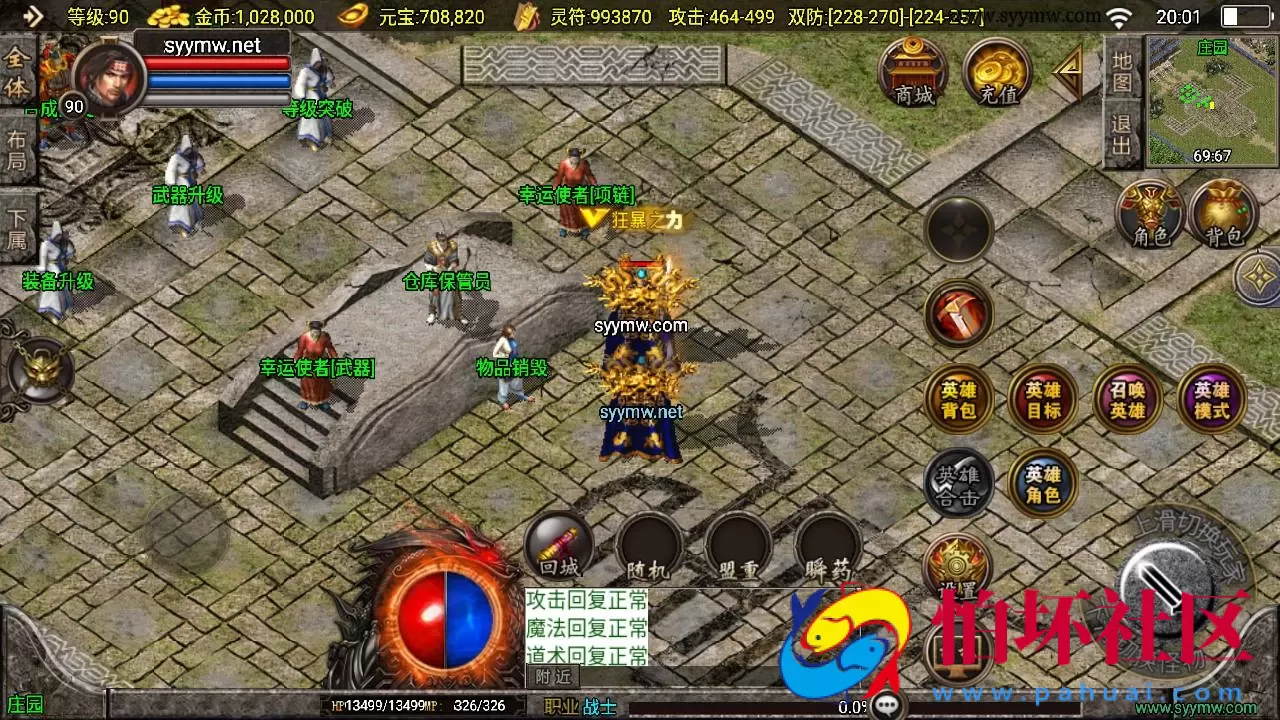Open the 英雄背包 hero backpack icon
Image resolution: width=1280 pixels, height=720 pixels.
pos(958,399)
